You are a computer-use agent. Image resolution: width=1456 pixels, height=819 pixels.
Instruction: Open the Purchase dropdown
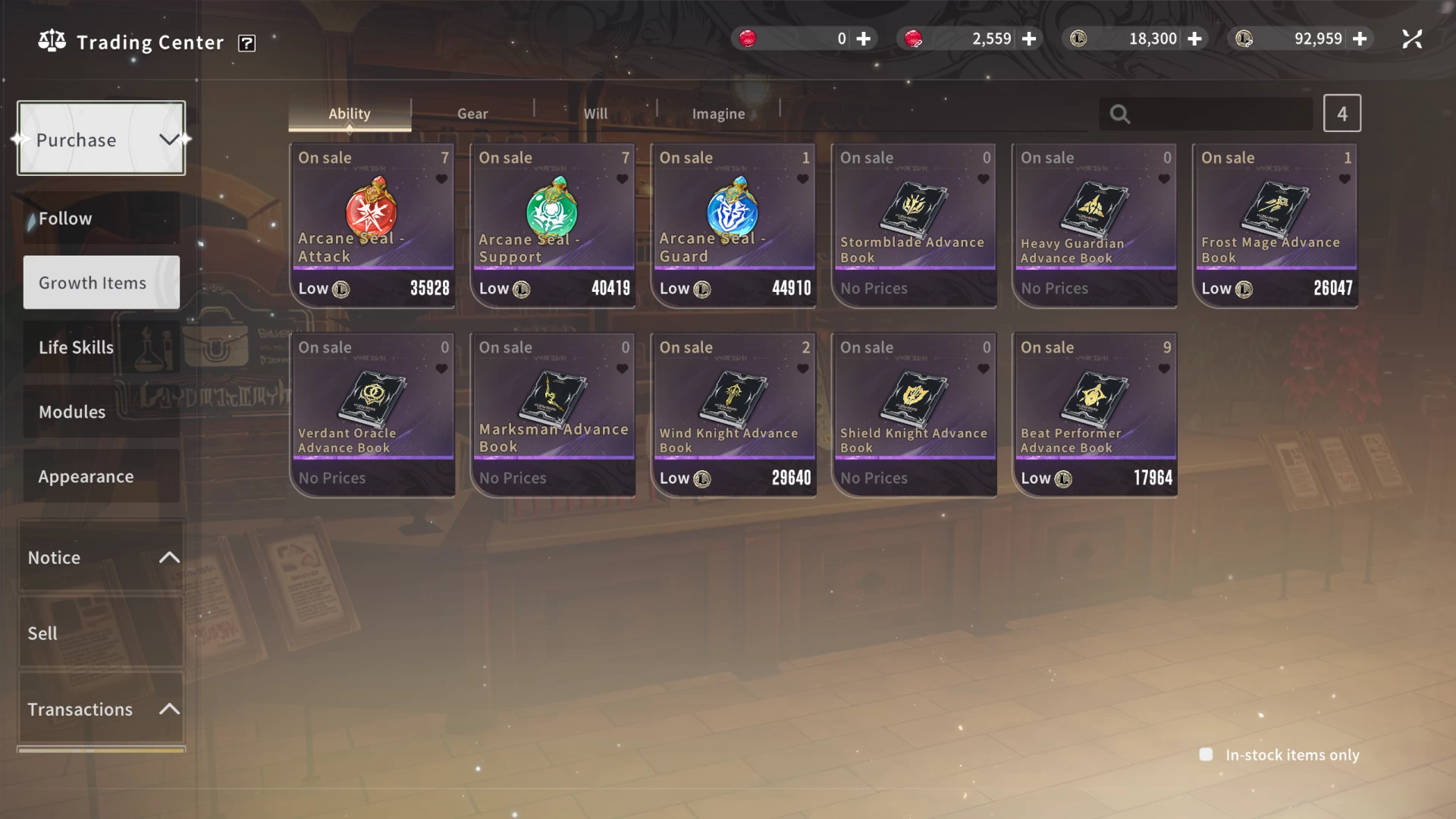click(101, 139)
